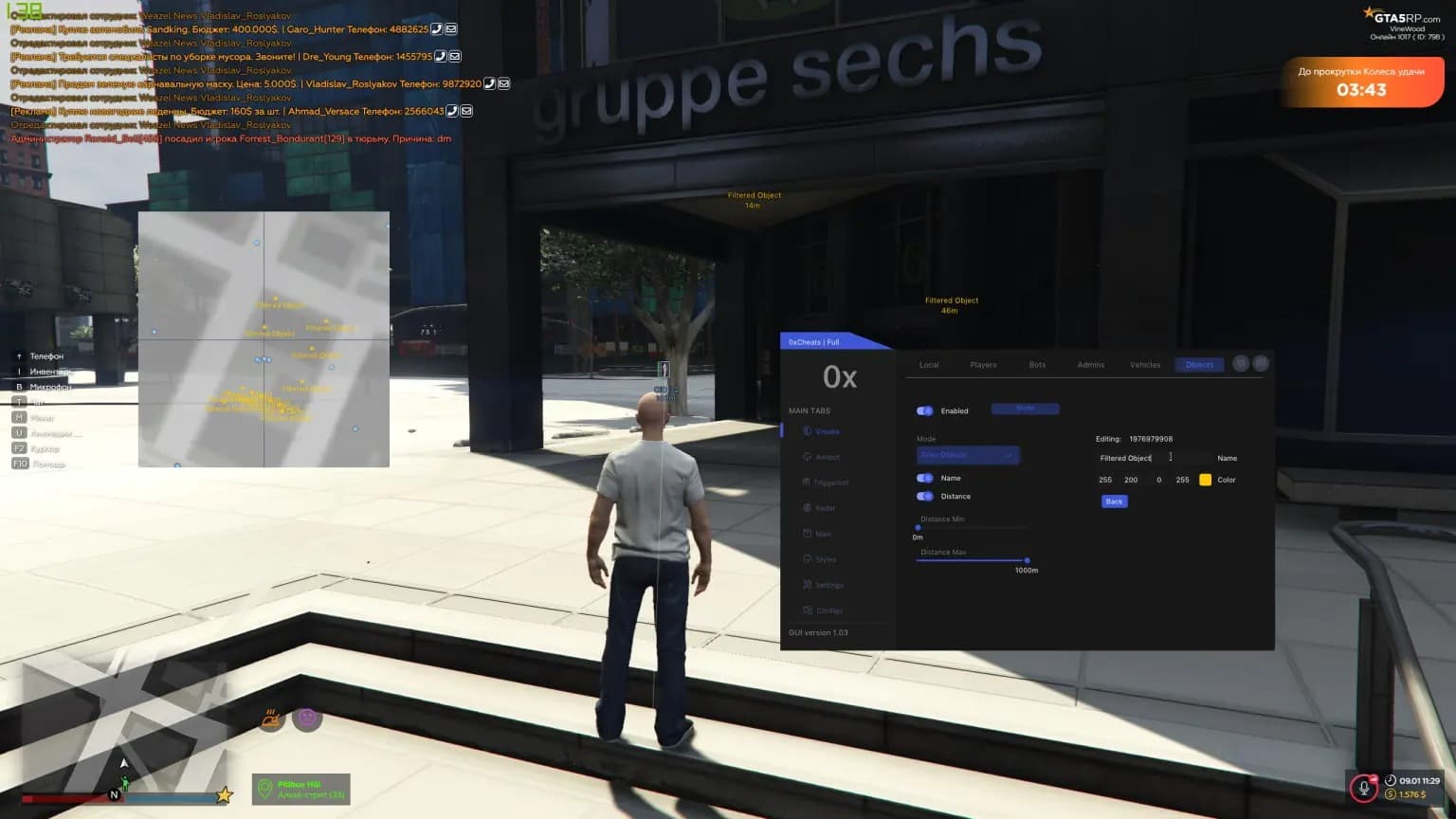The width and height of the screenshot is (1456, 819).
Task: Select the Objects tab
Action: pyautogui.click(x=1199, y=365)
